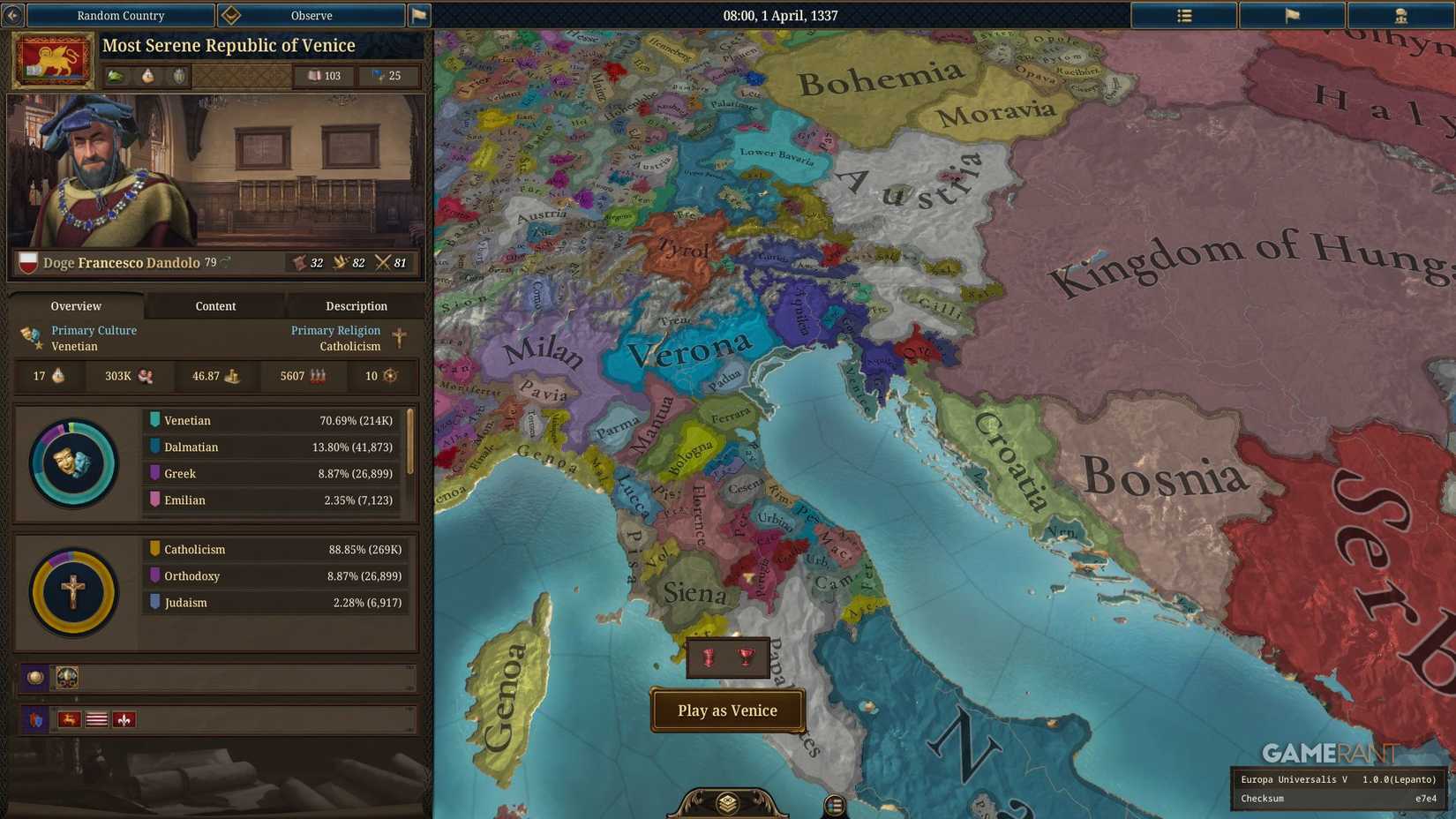Image resolution: width=1456 pixels, height=819 pixels.
Task: Select the Observe diamond icon
Action: 231,15
